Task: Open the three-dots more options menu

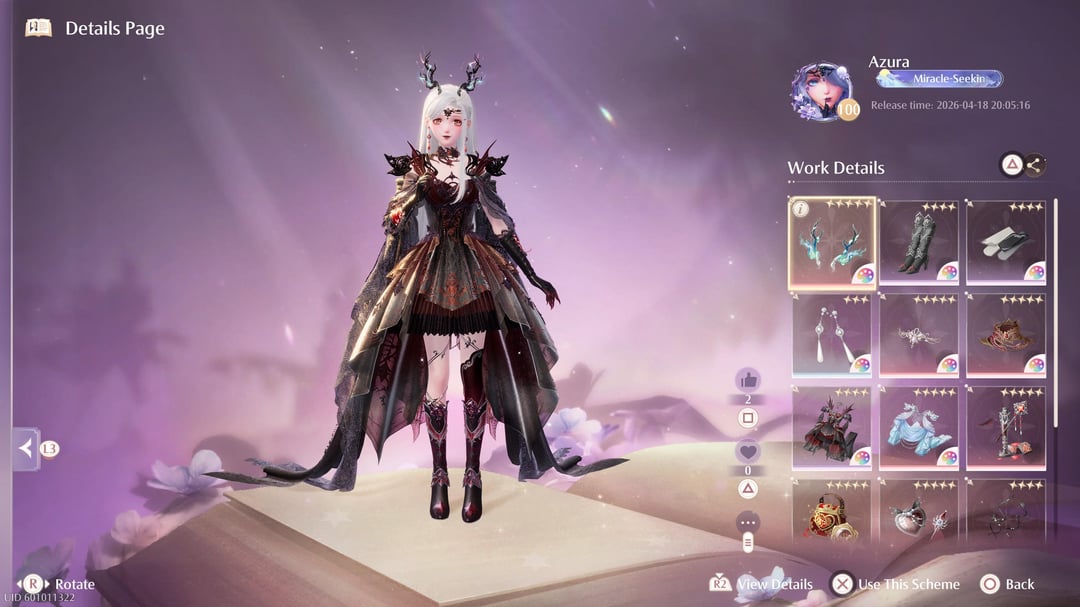Action: 748,522
